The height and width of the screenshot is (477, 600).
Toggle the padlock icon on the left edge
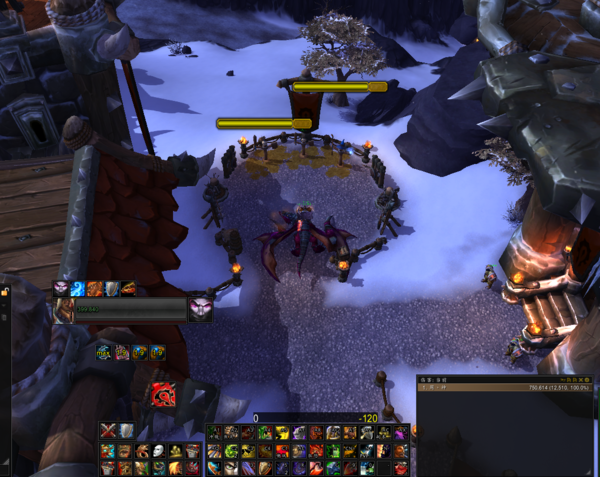click(5, 292)
